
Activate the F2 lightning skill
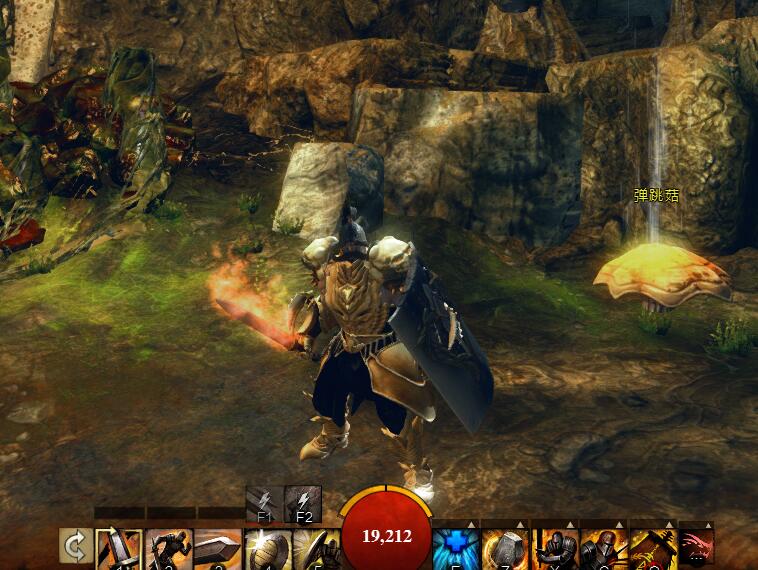[x=303, y=504]
